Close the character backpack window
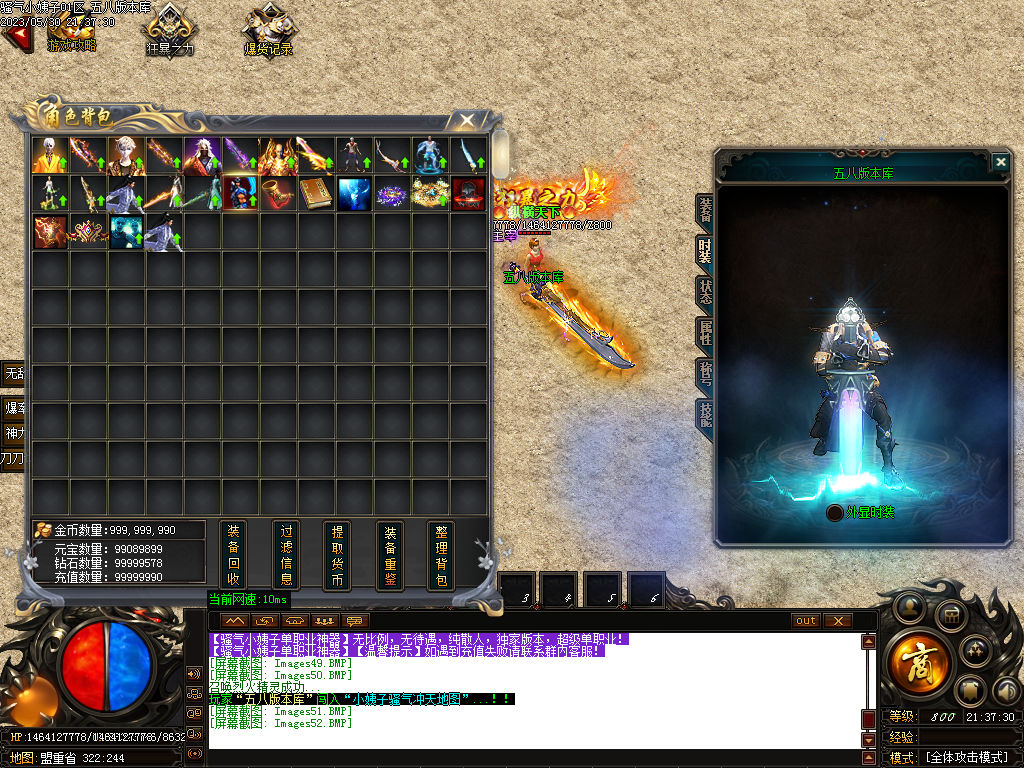The image size is (1024, 768). pos(466,121)
